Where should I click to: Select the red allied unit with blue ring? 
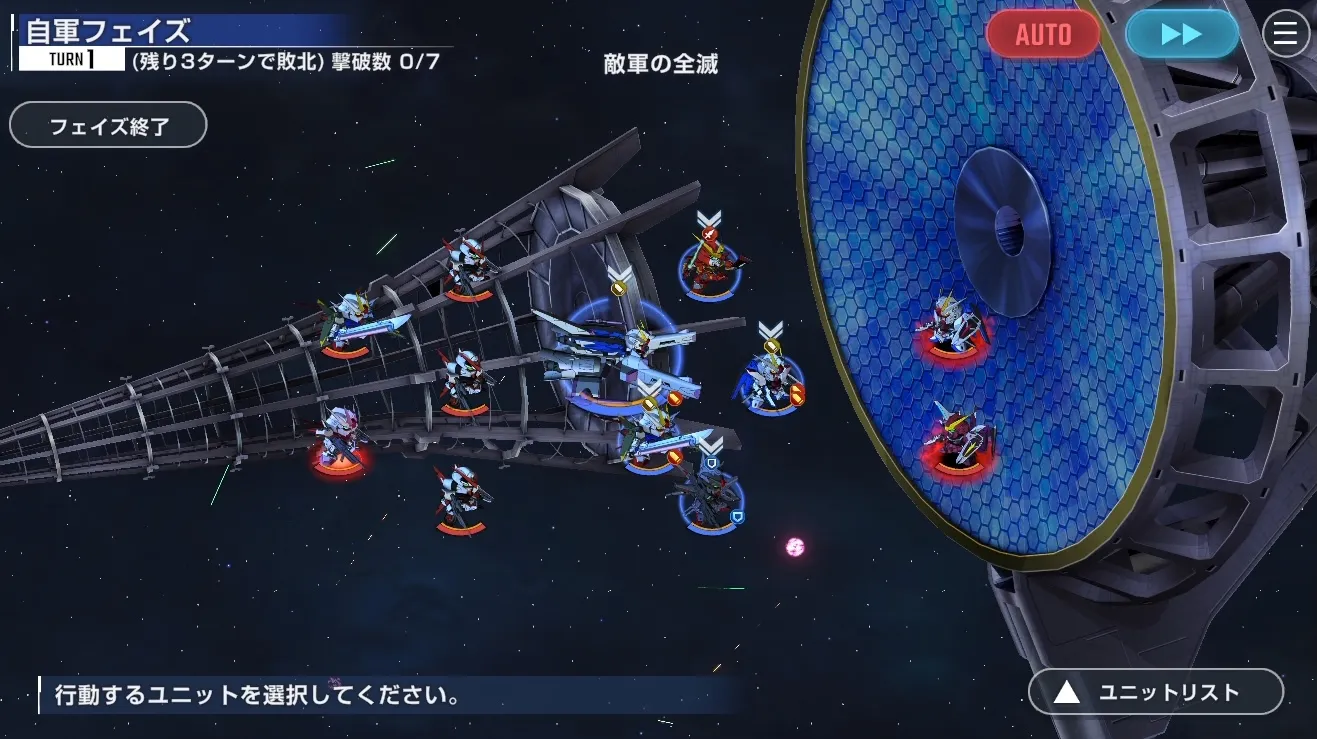click(x=710, y=266)
